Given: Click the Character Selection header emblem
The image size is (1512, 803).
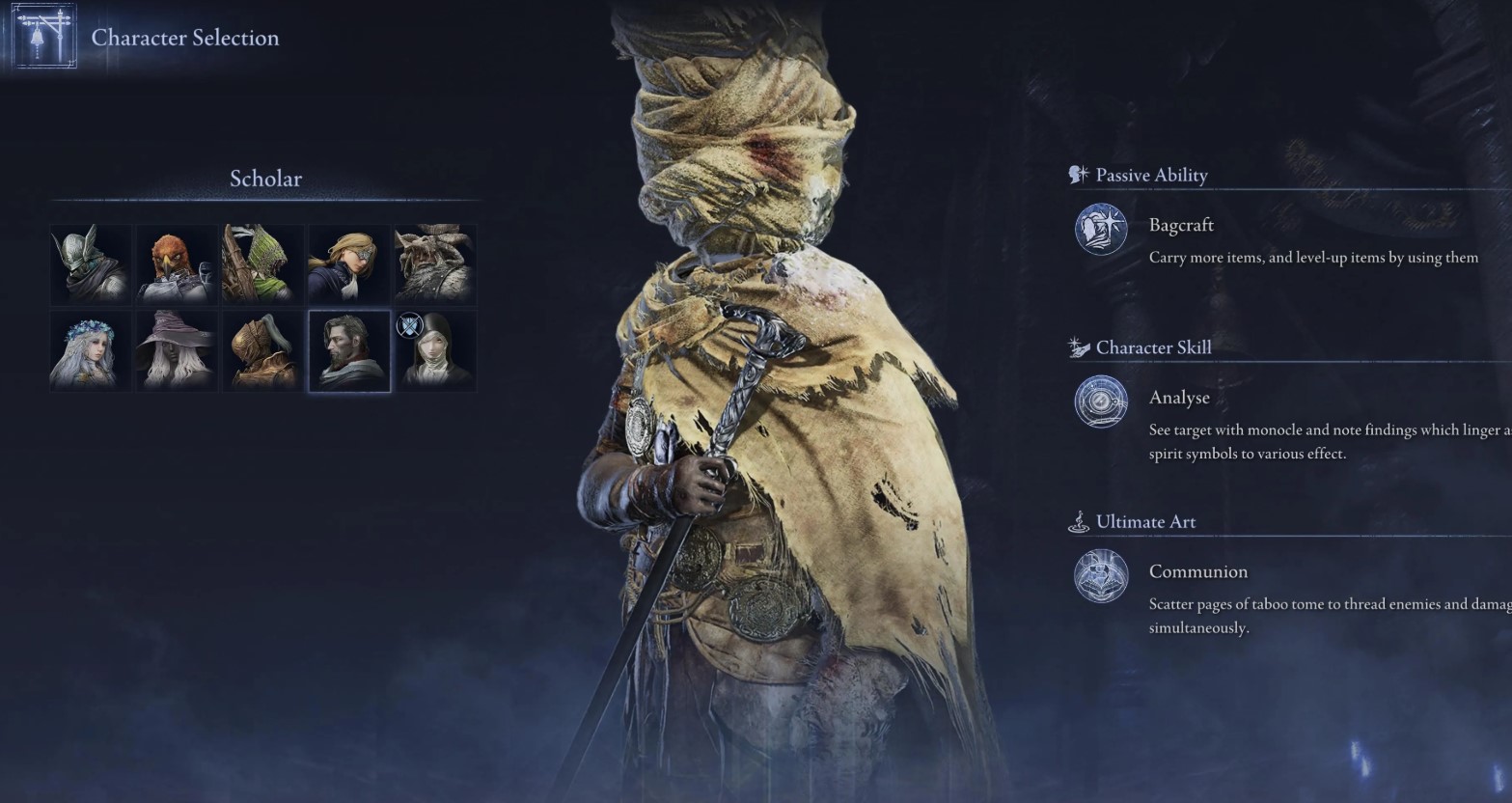Looking at the screenshot, I should [x=43, y=37].
